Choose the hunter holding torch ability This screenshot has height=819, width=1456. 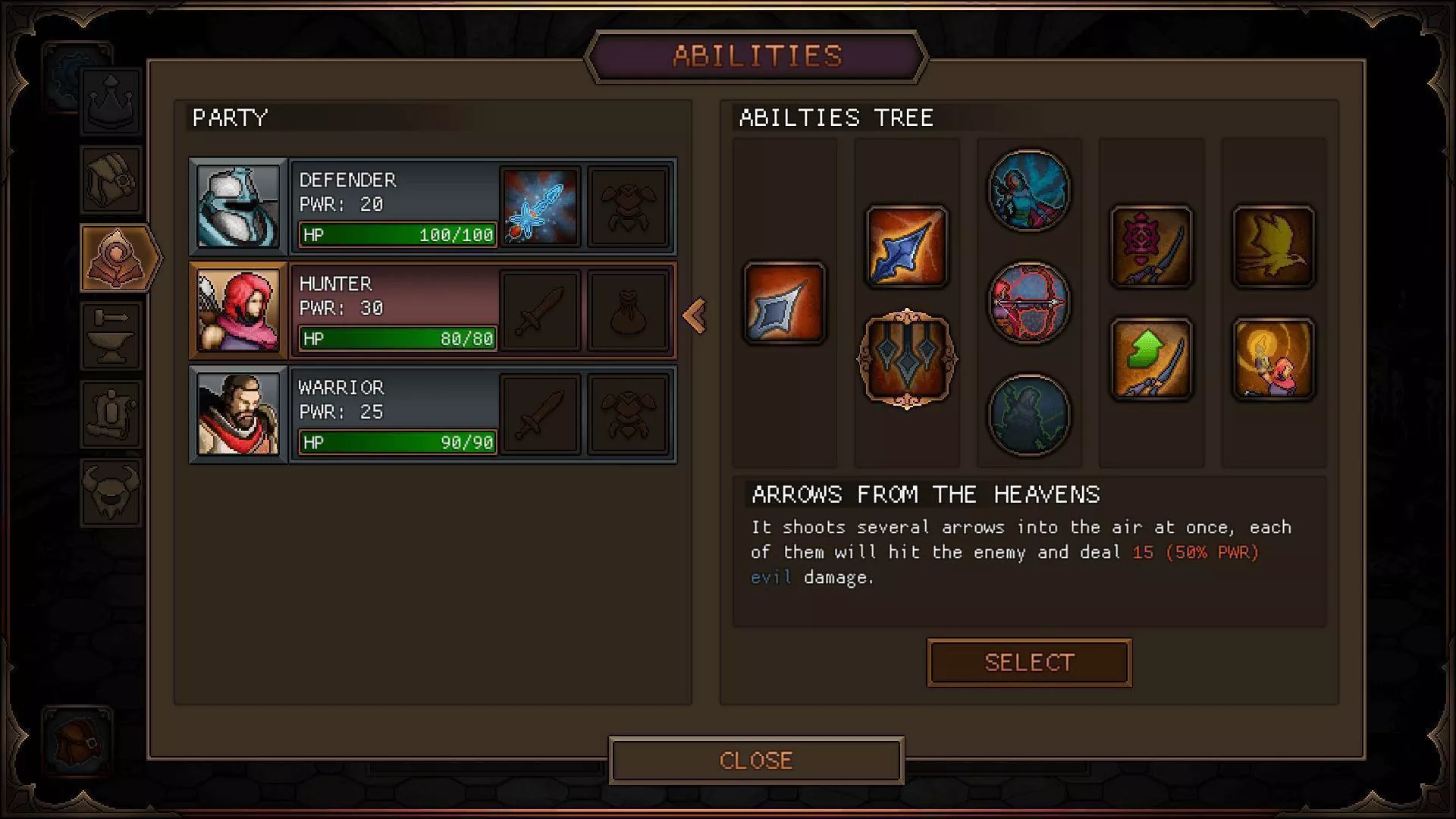tap(1273, 359)
